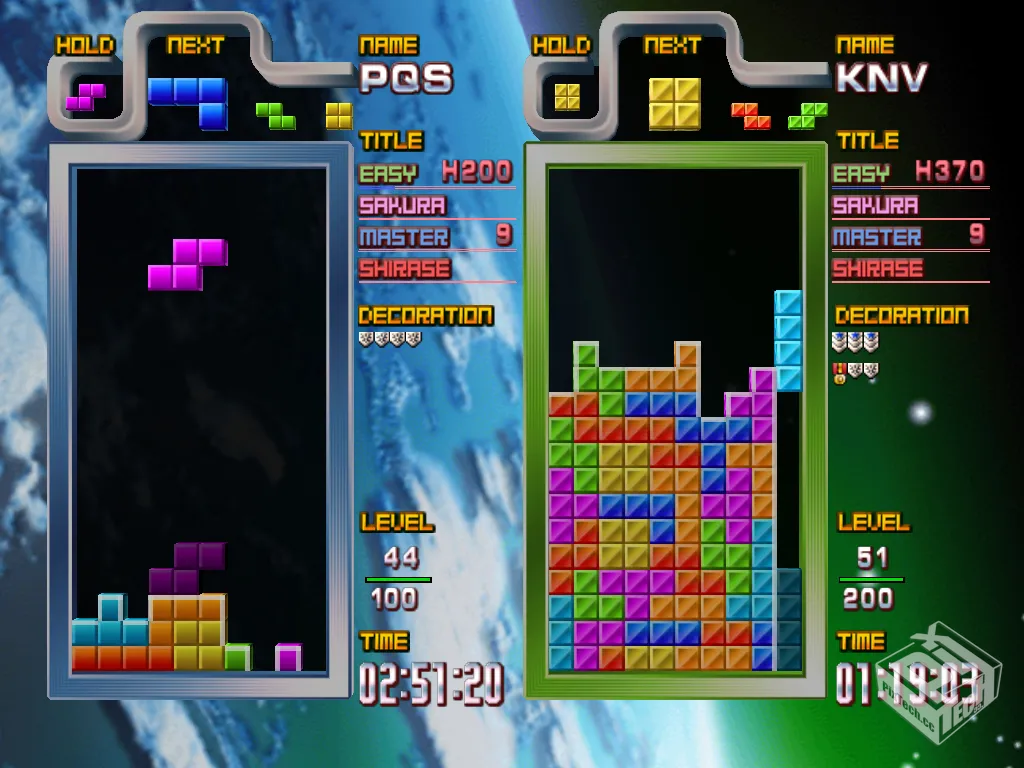Screen dimensions: 1024x768
Task: Pick the green S piece in KNV's queue
Action: point(807,115)
